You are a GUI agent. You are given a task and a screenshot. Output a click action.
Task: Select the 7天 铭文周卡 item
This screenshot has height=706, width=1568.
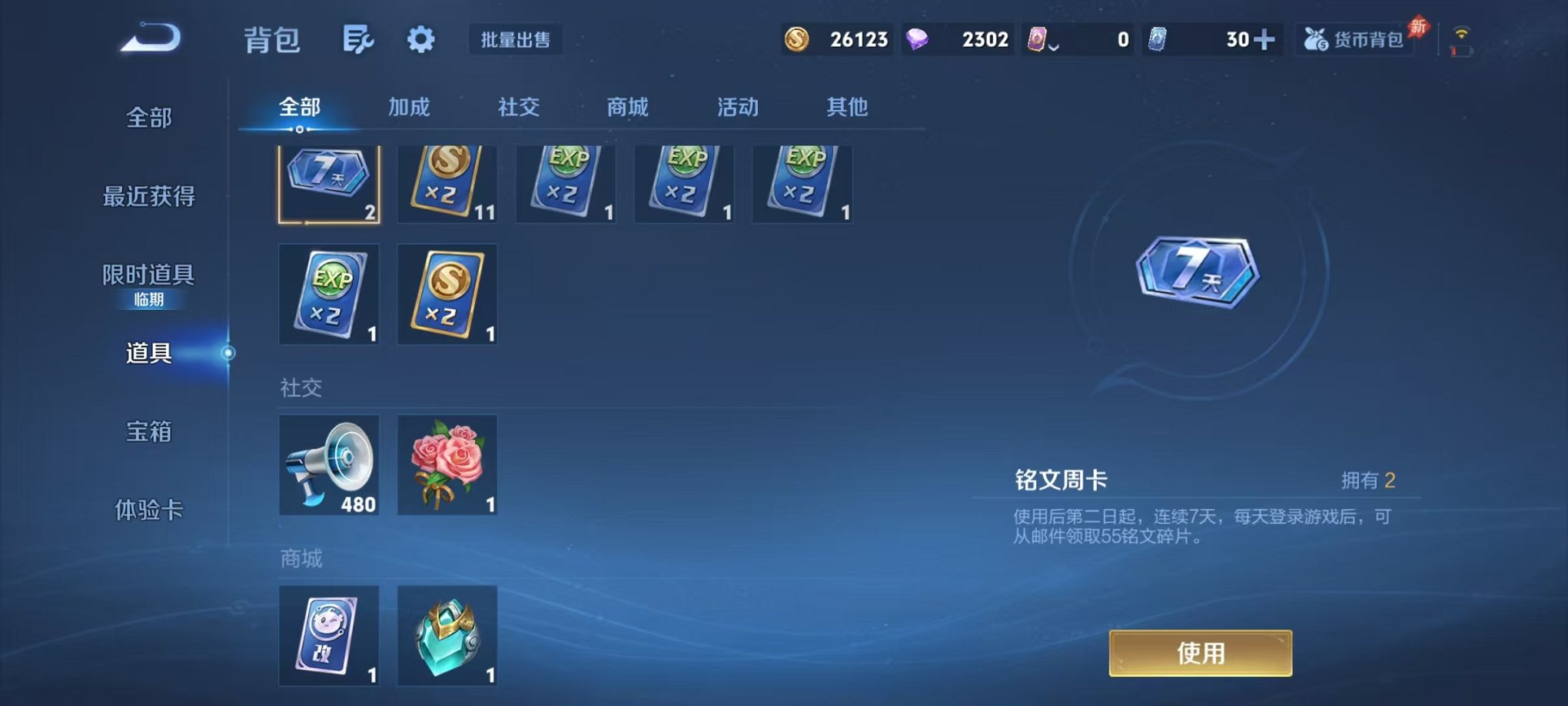[329, 182]
